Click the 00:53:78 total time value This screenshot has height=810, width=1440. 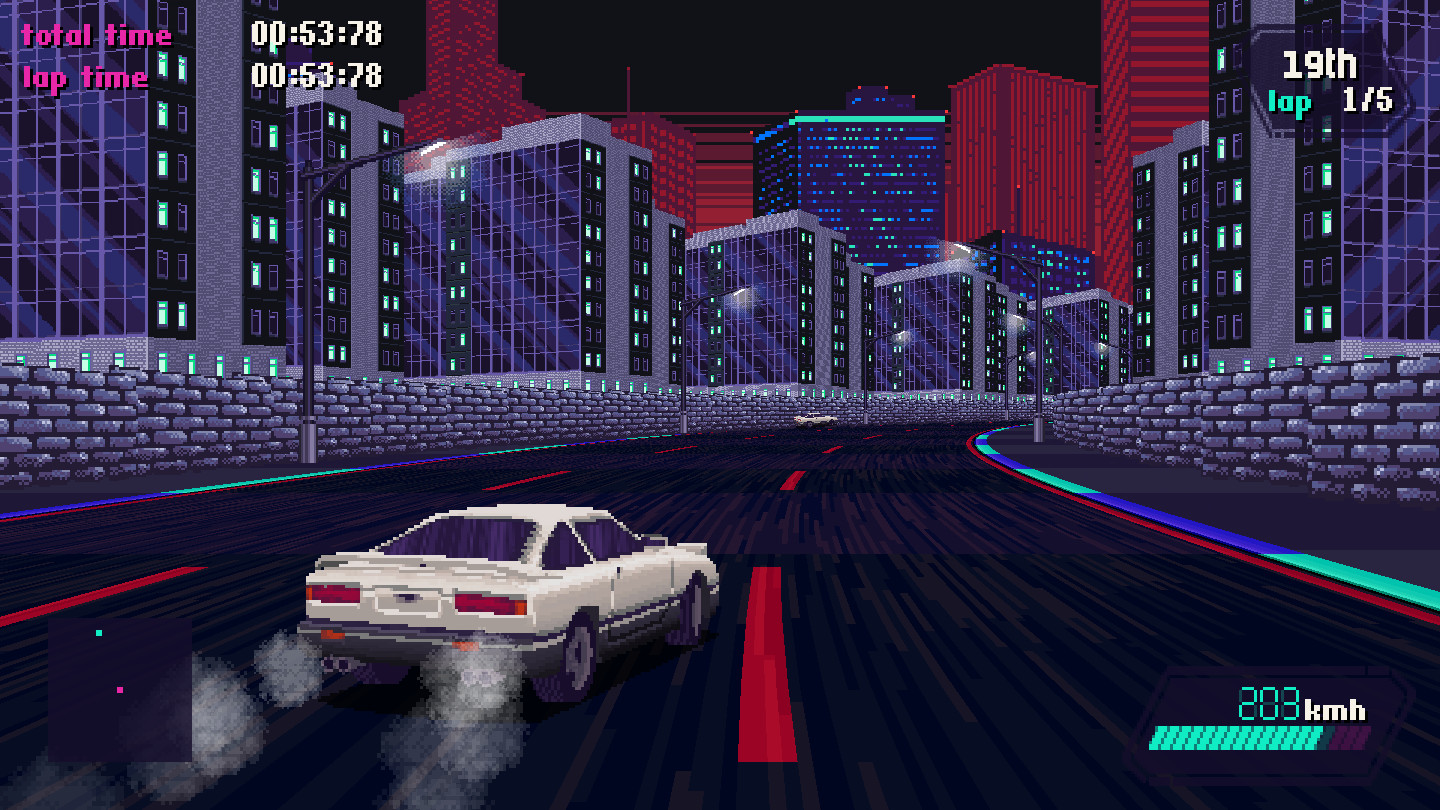tap(316, 34)
